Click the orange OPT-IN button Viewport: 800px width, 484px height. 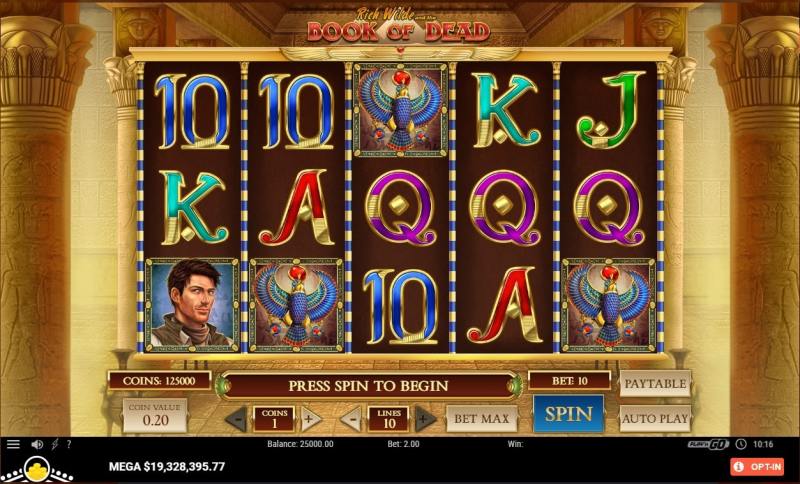(x=757, y=466)
